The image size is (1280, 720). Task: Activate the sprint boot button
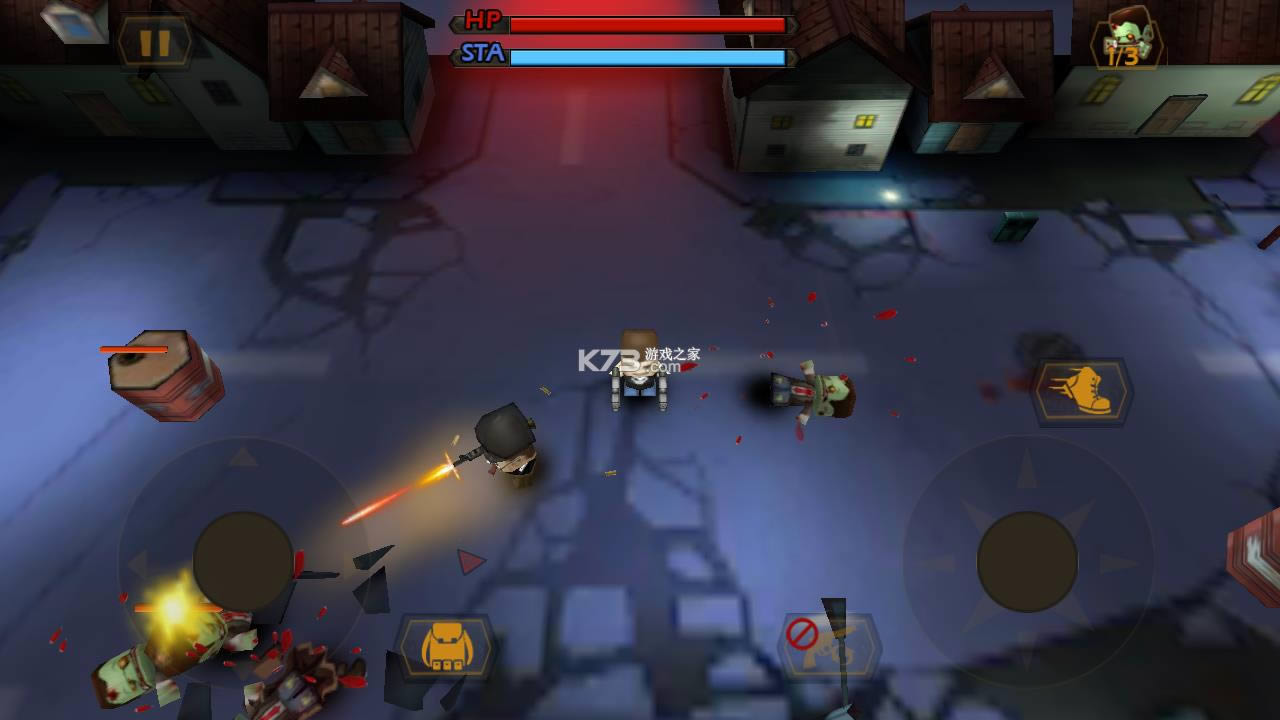[x=1082, y=392]
